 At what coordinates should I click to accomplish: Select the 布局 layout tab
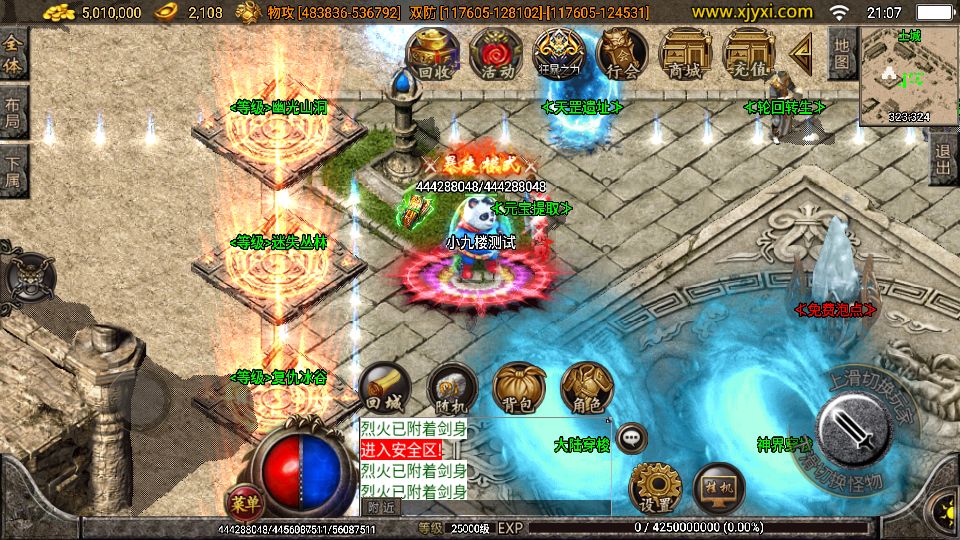[x=14, y=112]
